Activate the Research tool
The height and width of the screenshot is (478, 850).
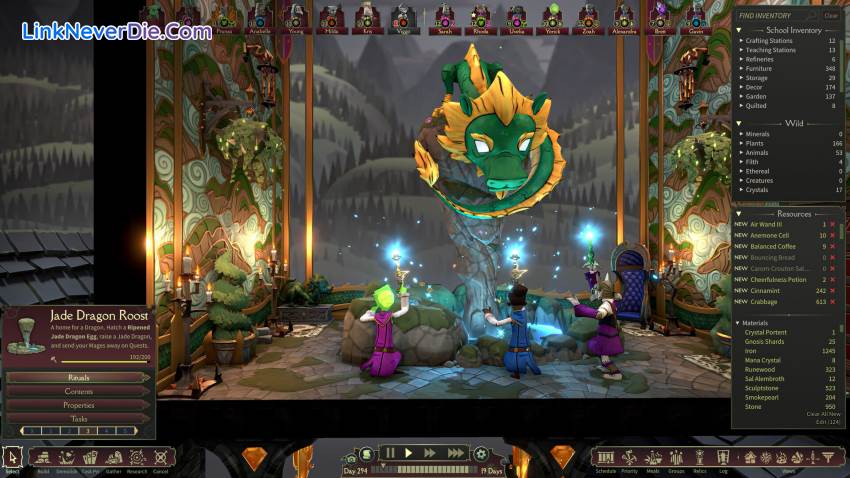136,458
